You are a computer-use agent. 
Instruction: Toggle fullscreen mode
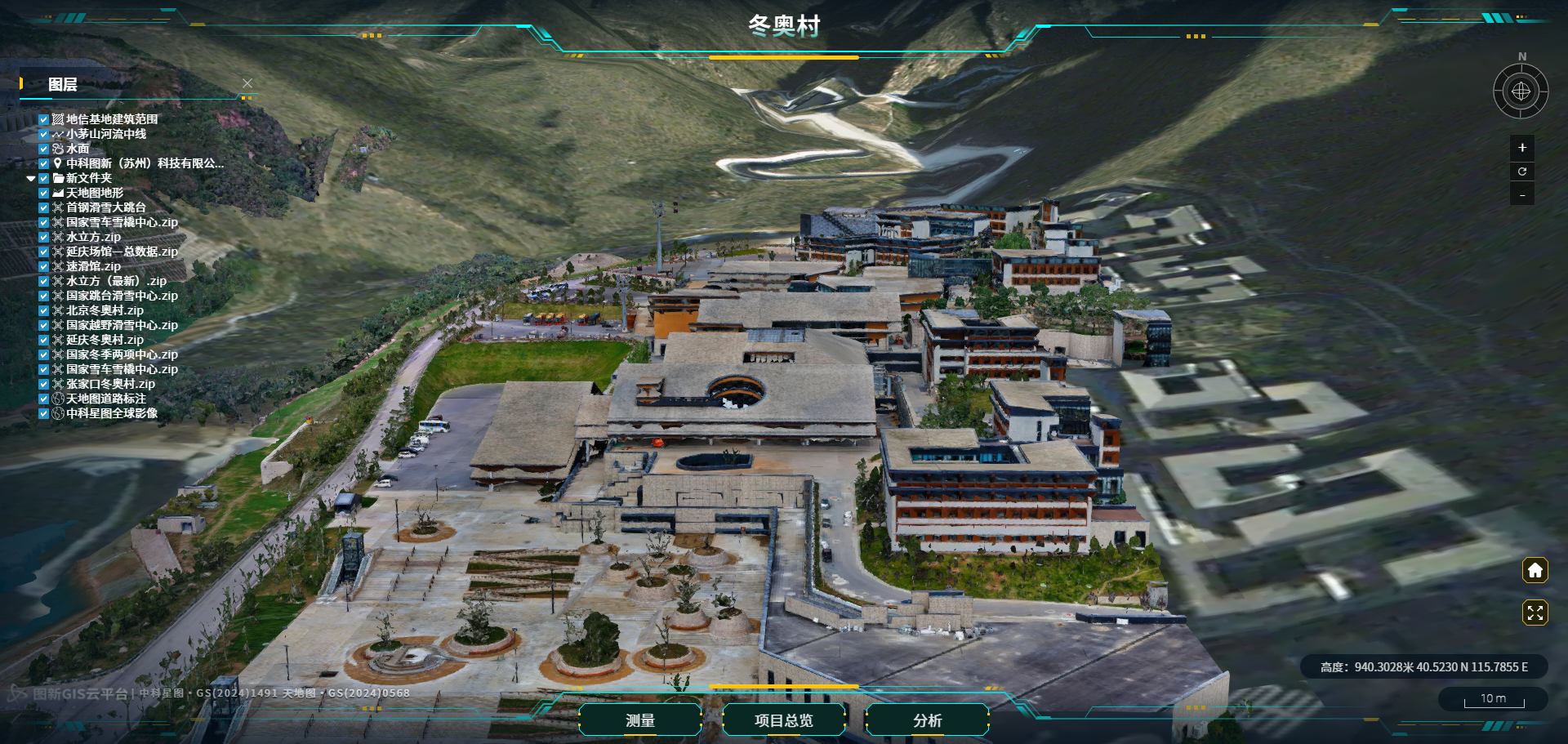(x=1535, y=613)
